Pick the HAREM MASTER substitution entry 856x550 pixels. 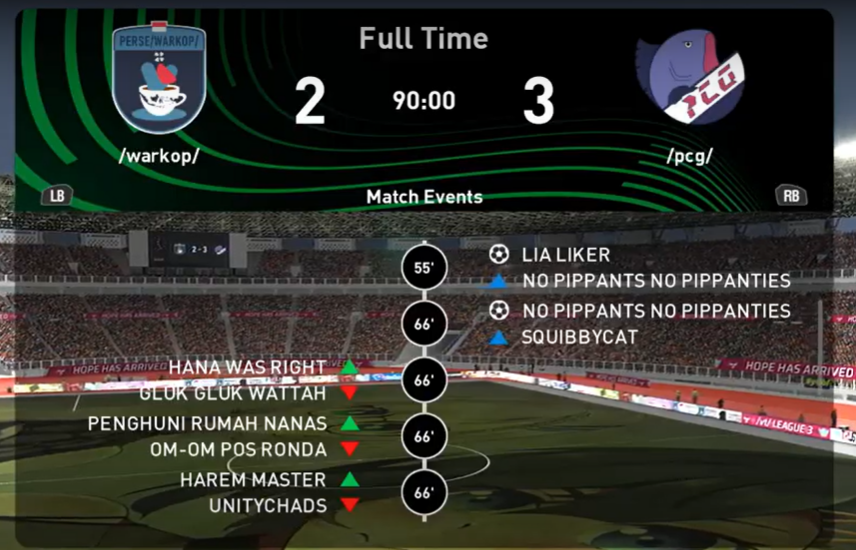(x=253, y=480)
